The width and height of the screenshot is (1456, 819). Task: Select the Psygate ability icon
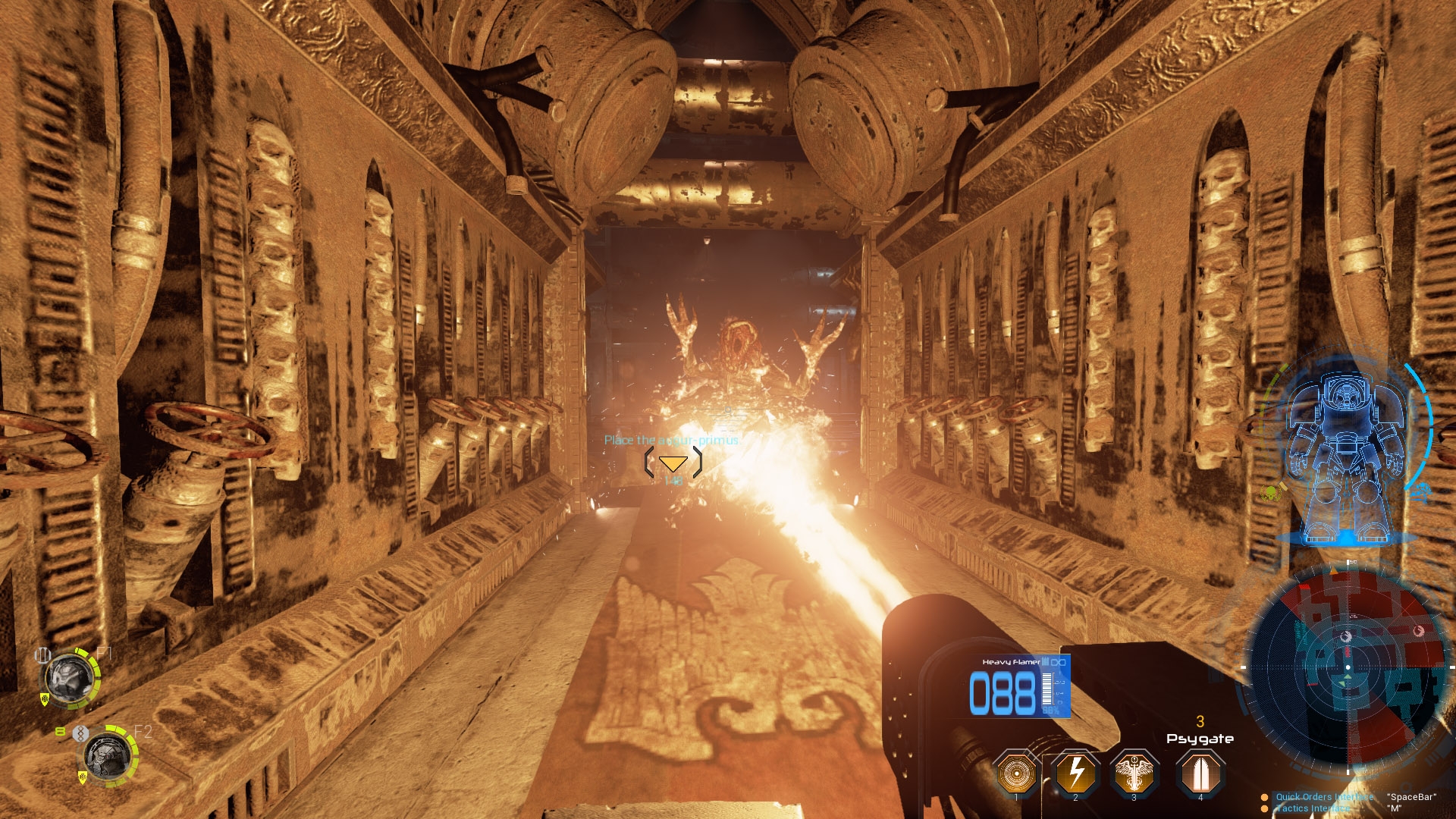pos(1200,773)
